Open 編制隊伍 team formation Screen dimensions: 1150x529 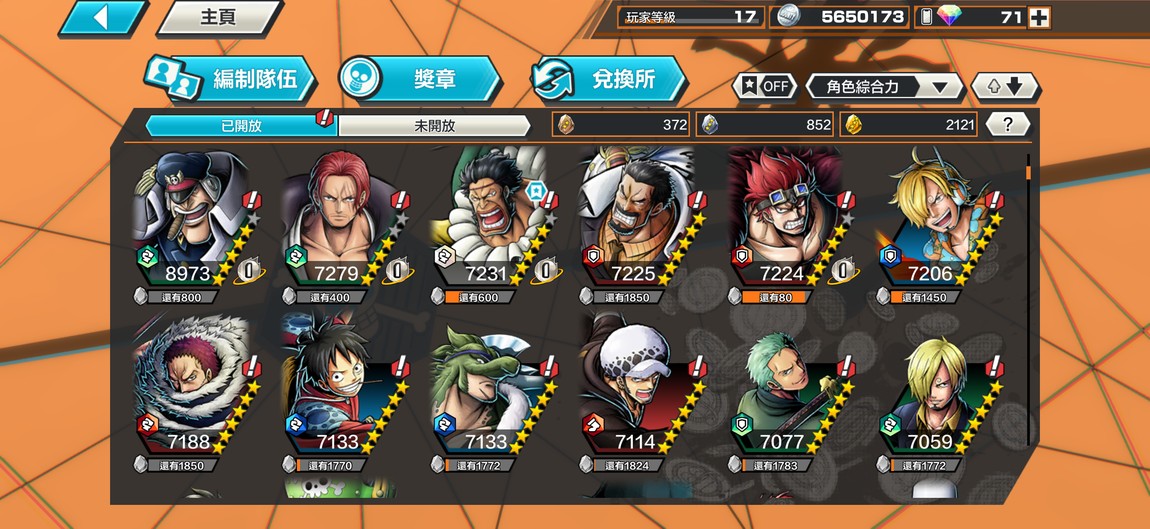click(232, 80)
